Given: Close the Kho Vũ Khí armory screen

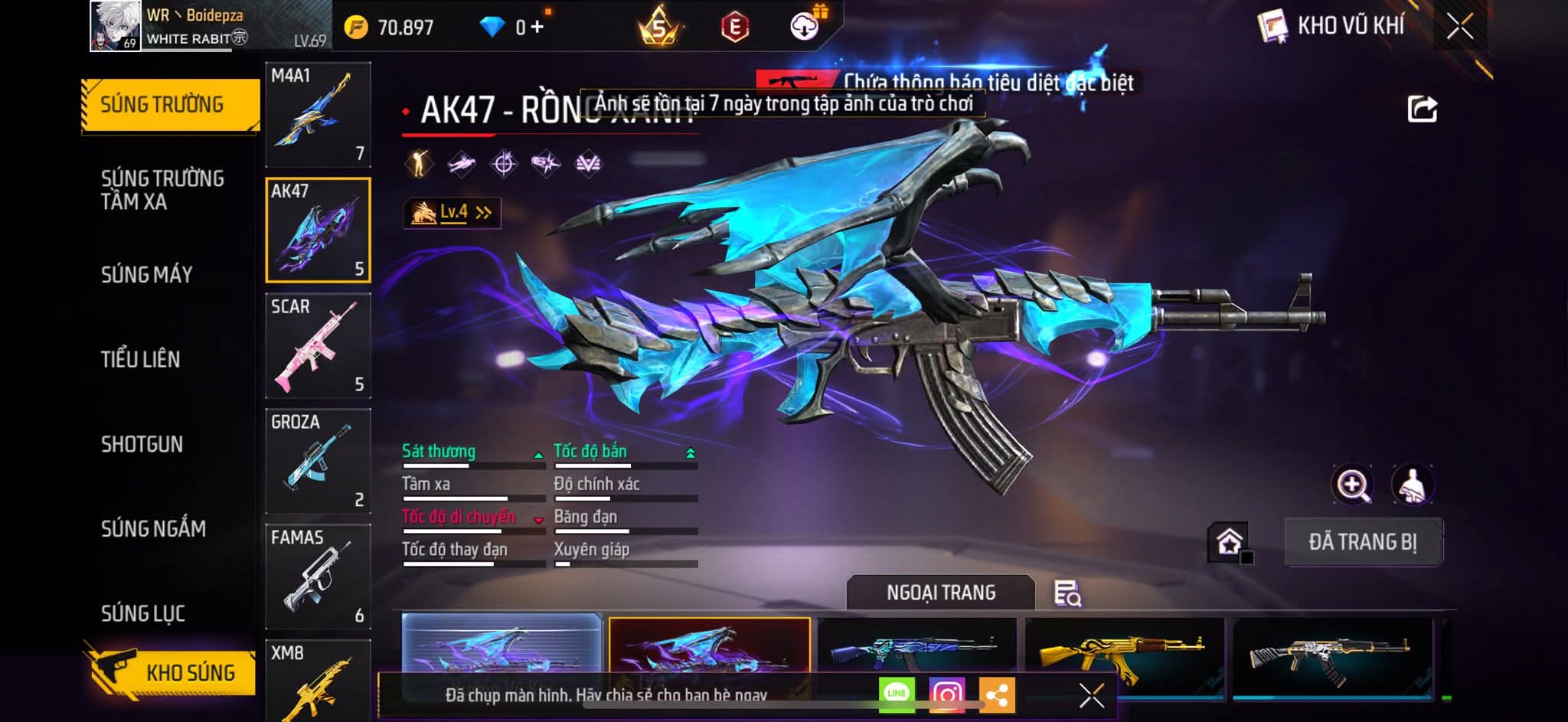Looking at the screenshot, I should pyautogui.click(x=1459, y=27).
